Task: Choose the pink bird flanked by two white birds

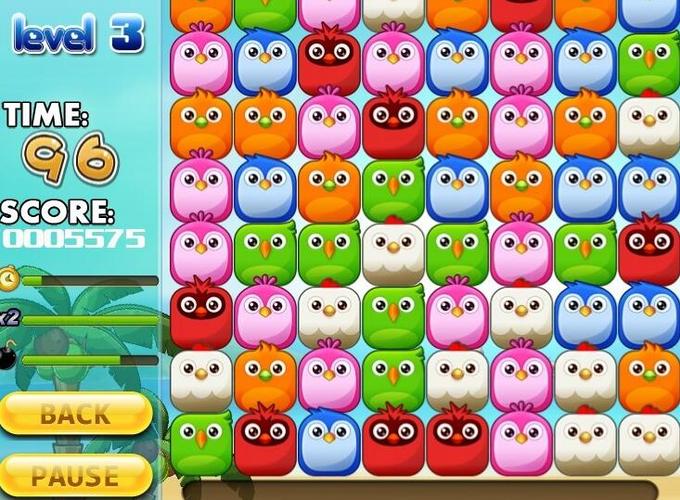Action: coord(521,377)
